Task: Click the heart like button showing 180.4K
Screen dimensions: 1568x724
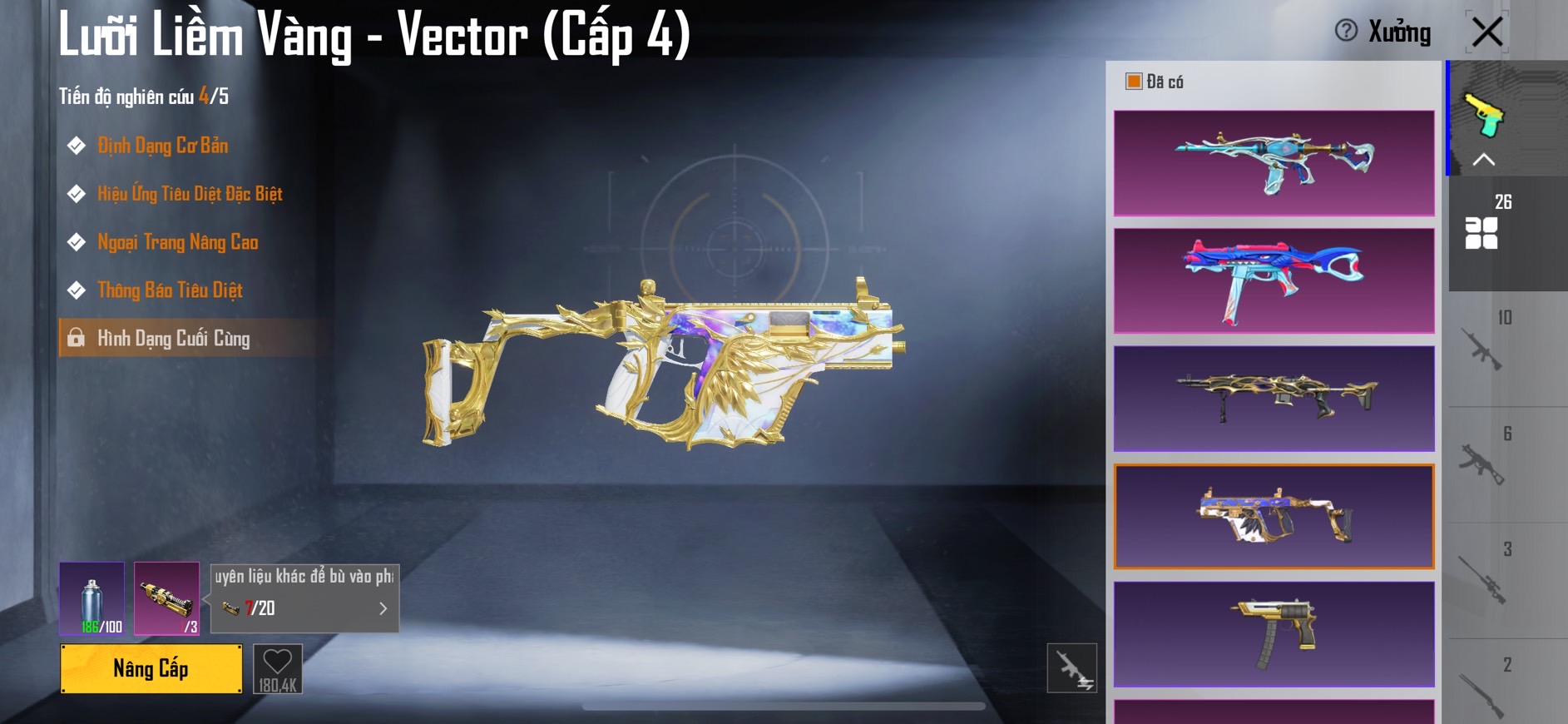Action: pos(277,668)
